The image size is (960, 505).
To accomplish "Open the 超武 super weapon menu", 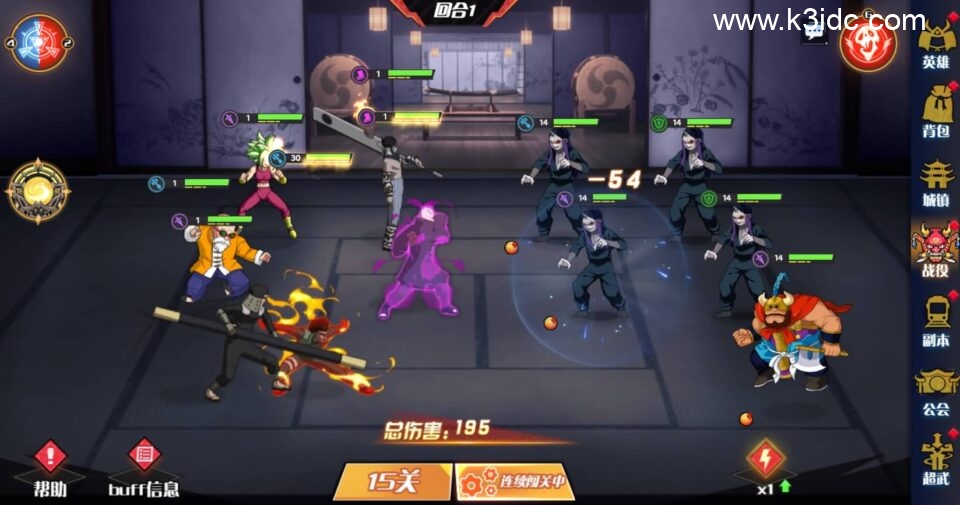I will pos(935,460).
